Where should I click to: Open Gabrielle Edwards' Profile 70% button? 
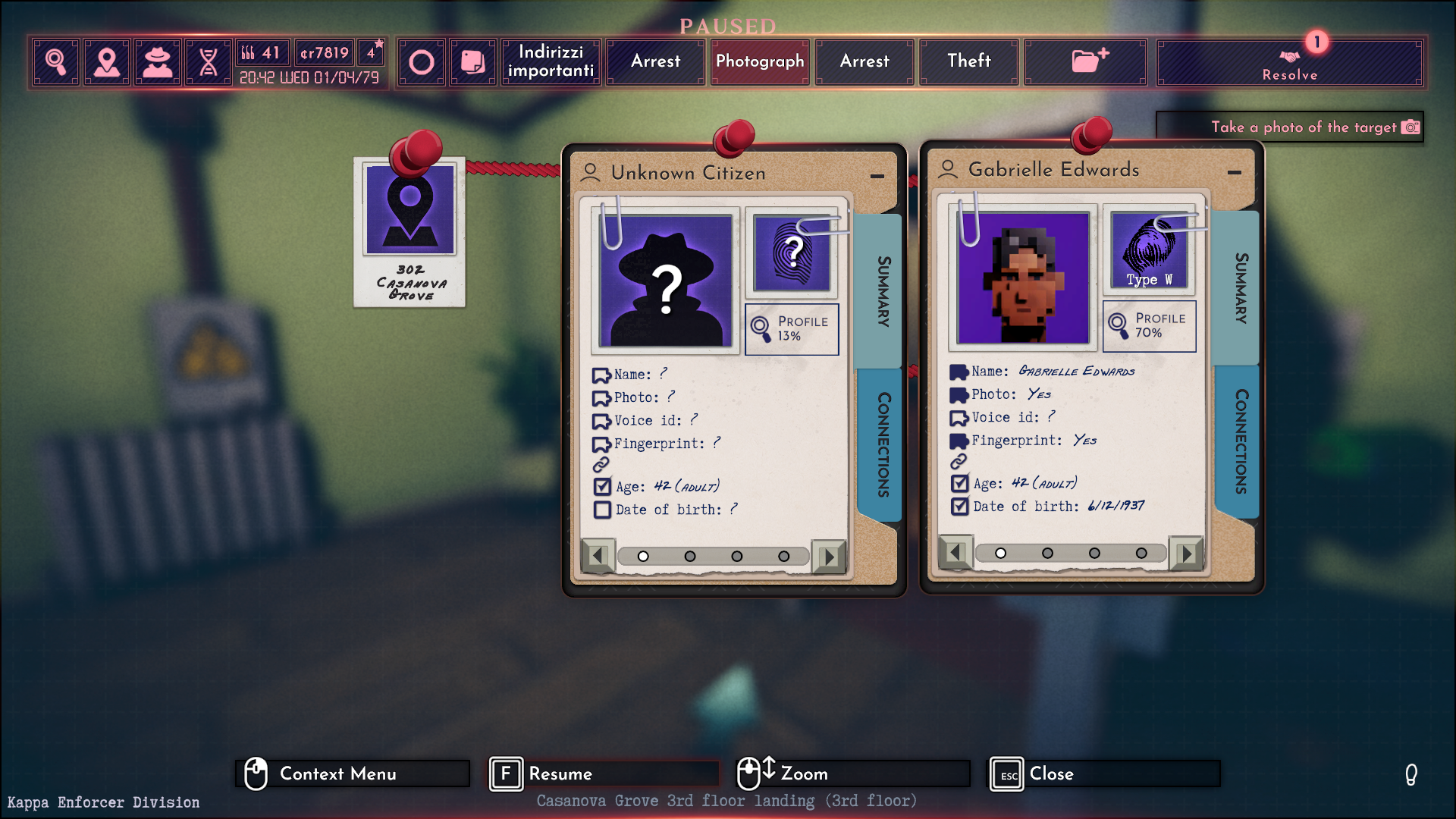point(1150,326)
